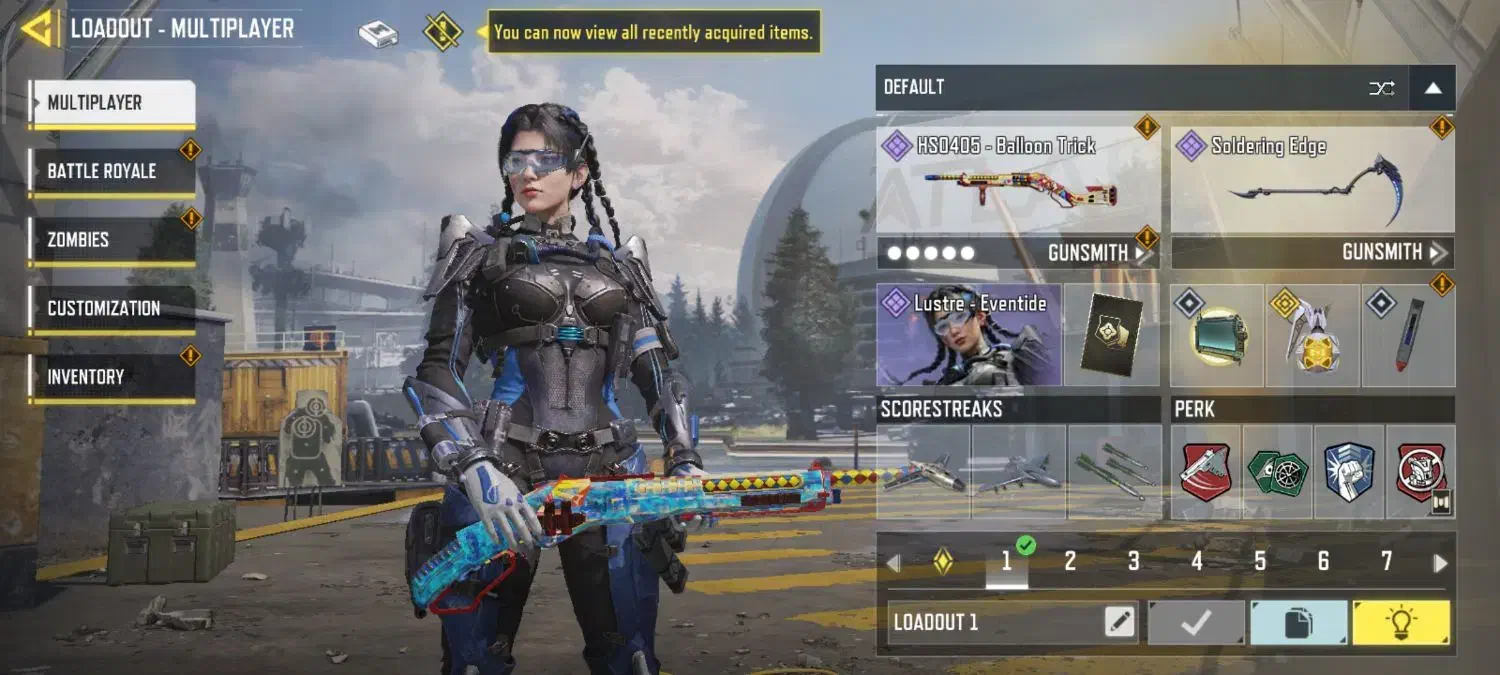The width and height of the screenshot is (1500, 675).
Task: Select the HS0405 Balloon Trick primary weapon
Action: [1018, 181]
